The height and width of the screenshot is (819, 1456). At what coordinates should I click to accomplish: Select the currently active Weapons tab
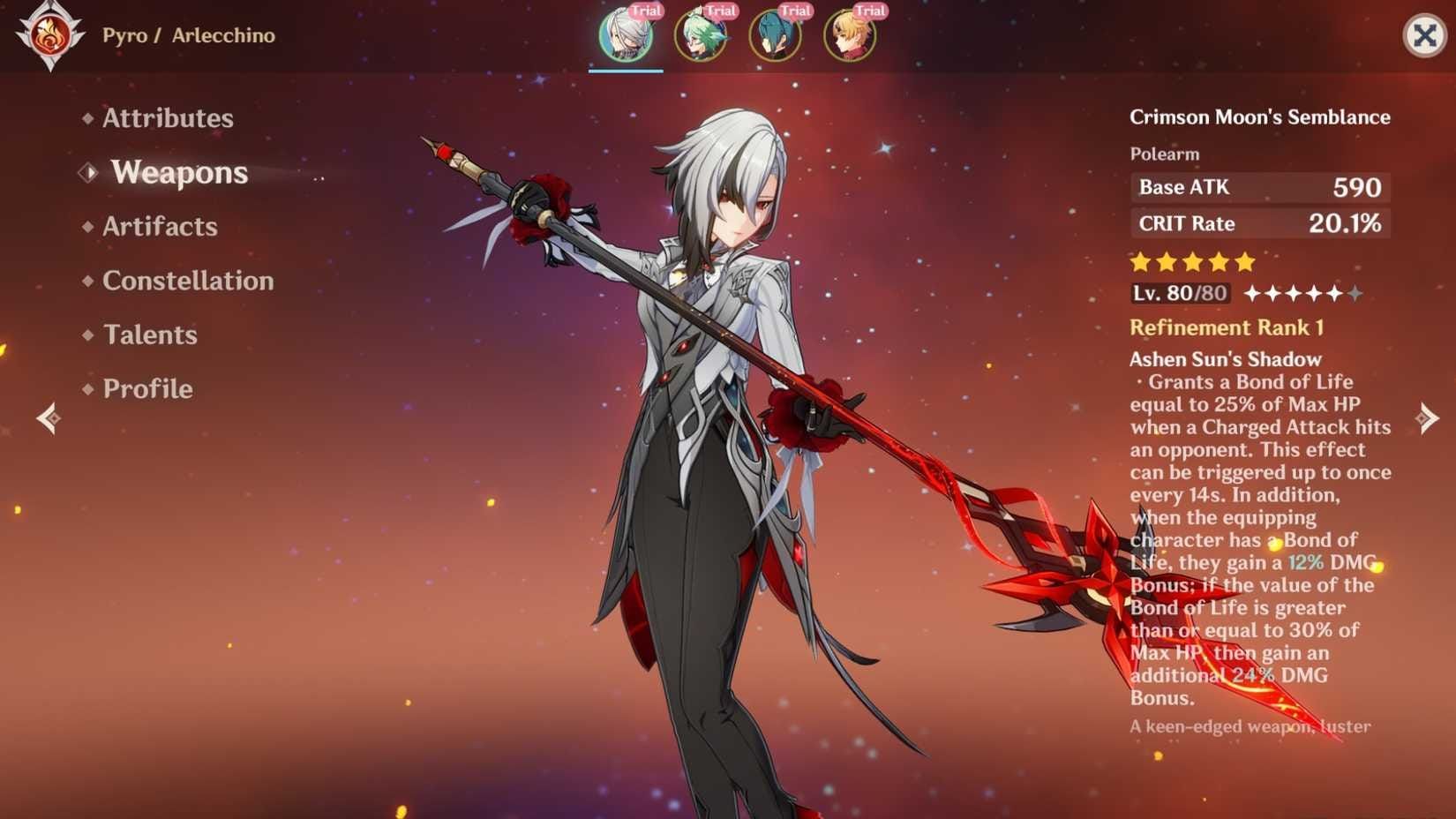[x=179, y=173]
